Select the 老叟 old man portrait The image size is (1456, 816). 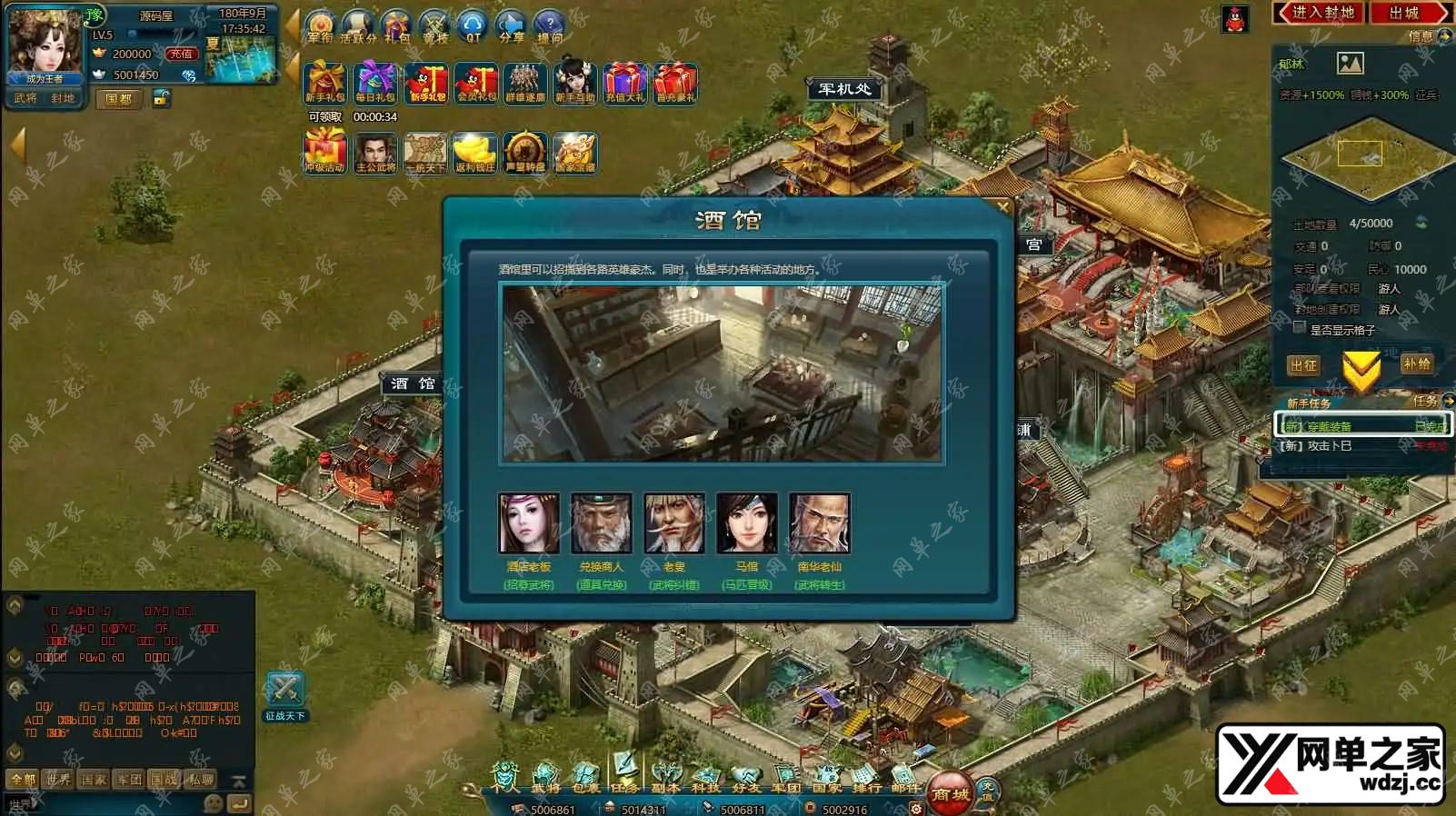(x=673, y=523)
